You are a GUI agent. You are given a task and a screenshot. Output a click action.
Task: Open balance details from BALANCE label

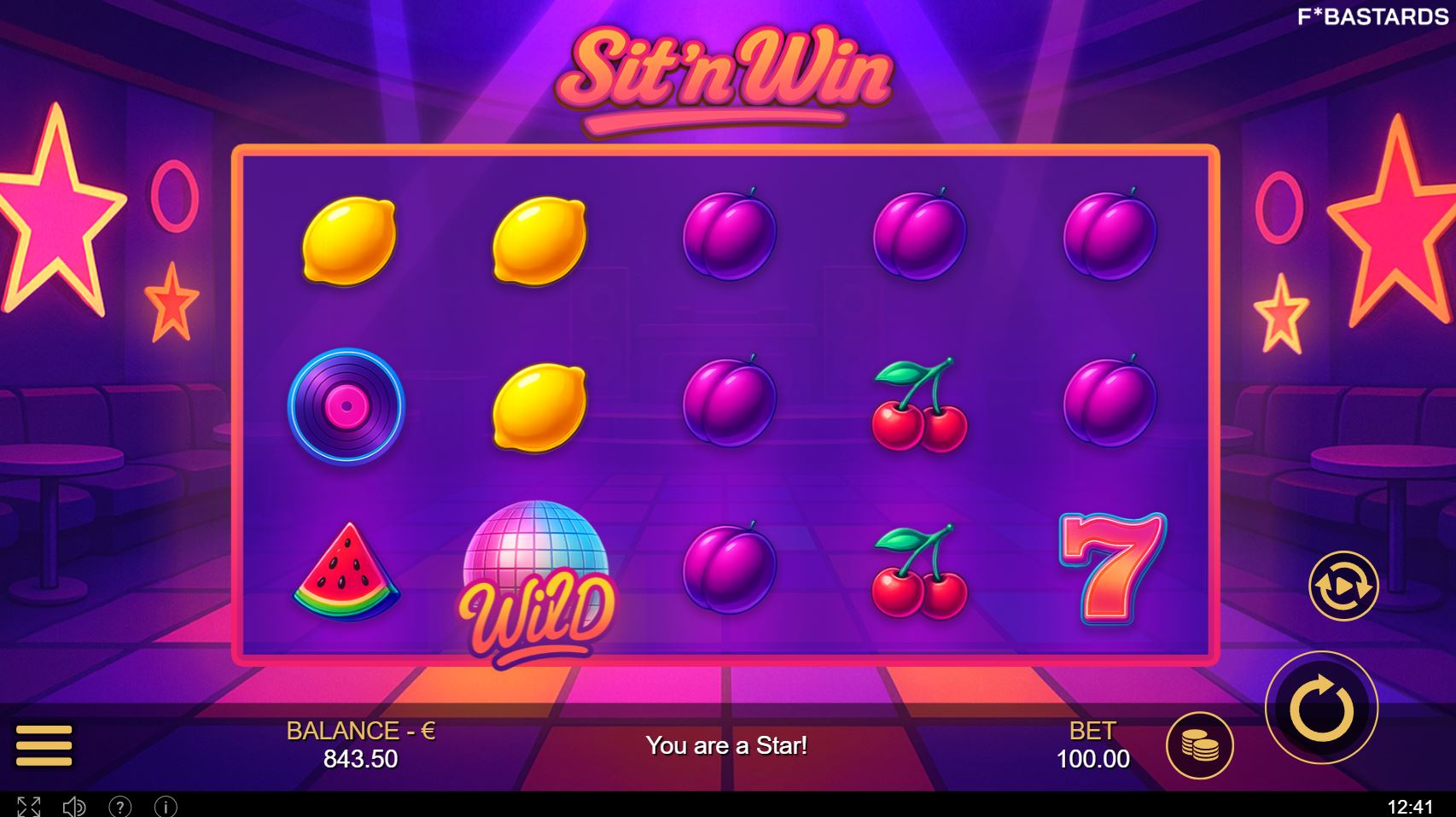[x=362, y=729]
